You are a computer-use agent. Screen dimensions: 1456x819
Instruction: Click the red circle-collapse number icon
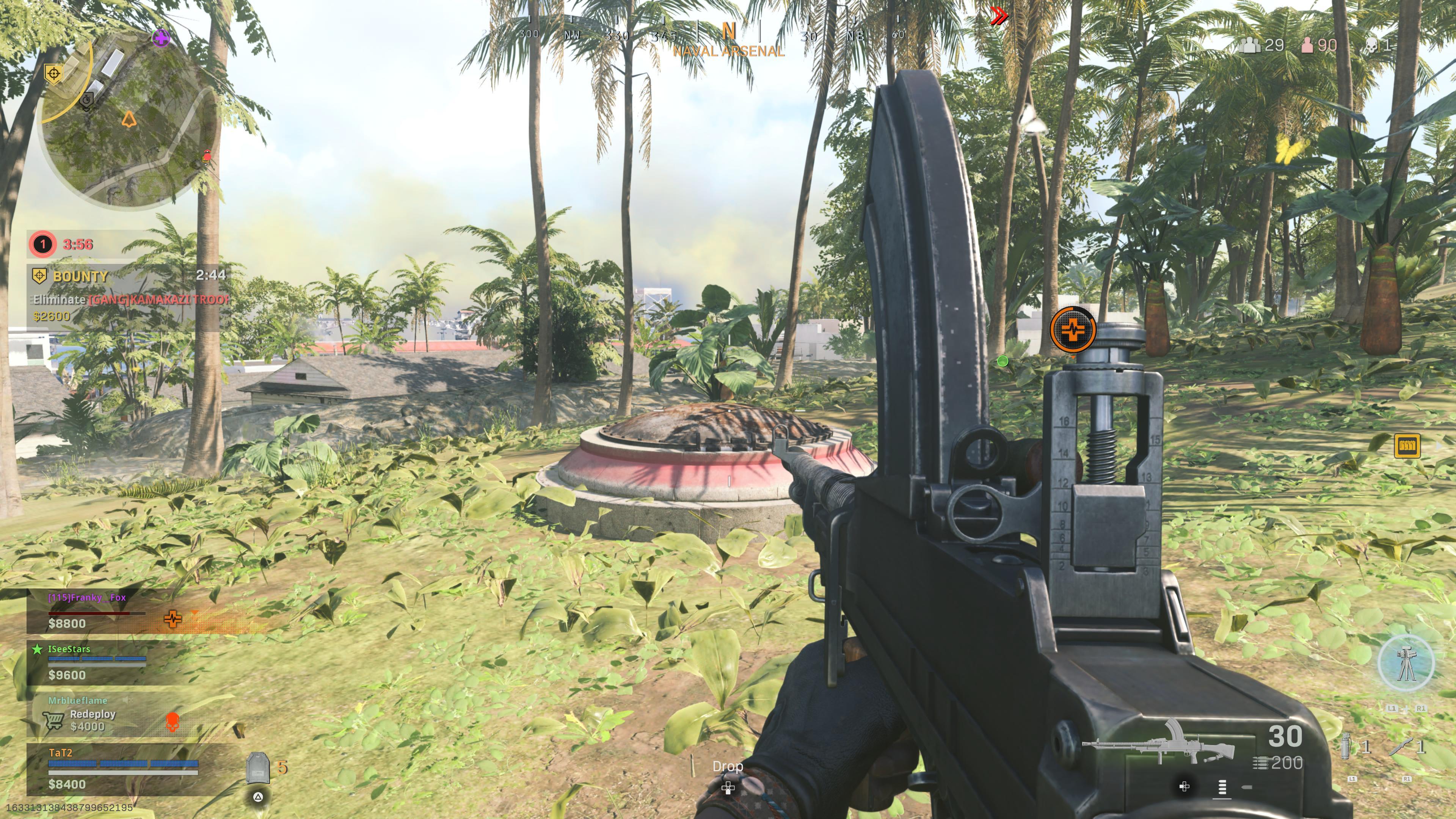[42, 244]
